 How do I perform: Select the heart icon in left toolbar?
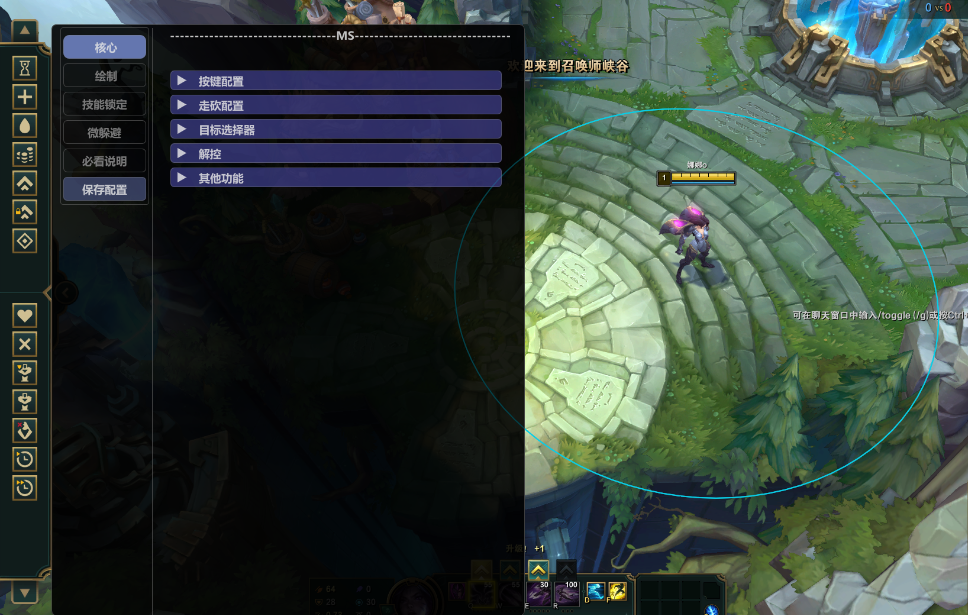[x=25, y=314]
